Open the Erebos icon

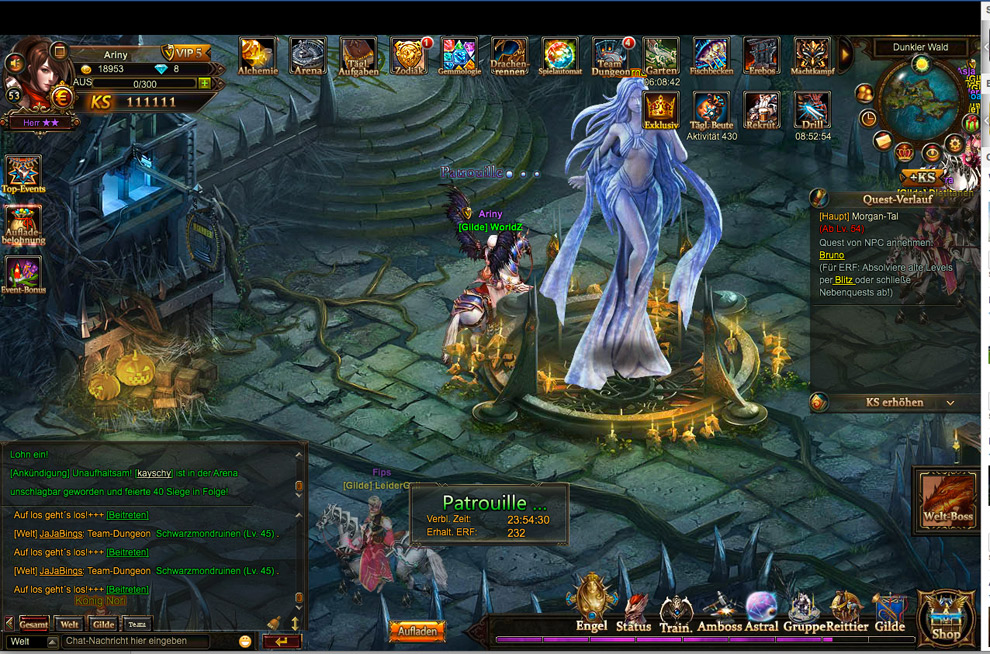762,55
